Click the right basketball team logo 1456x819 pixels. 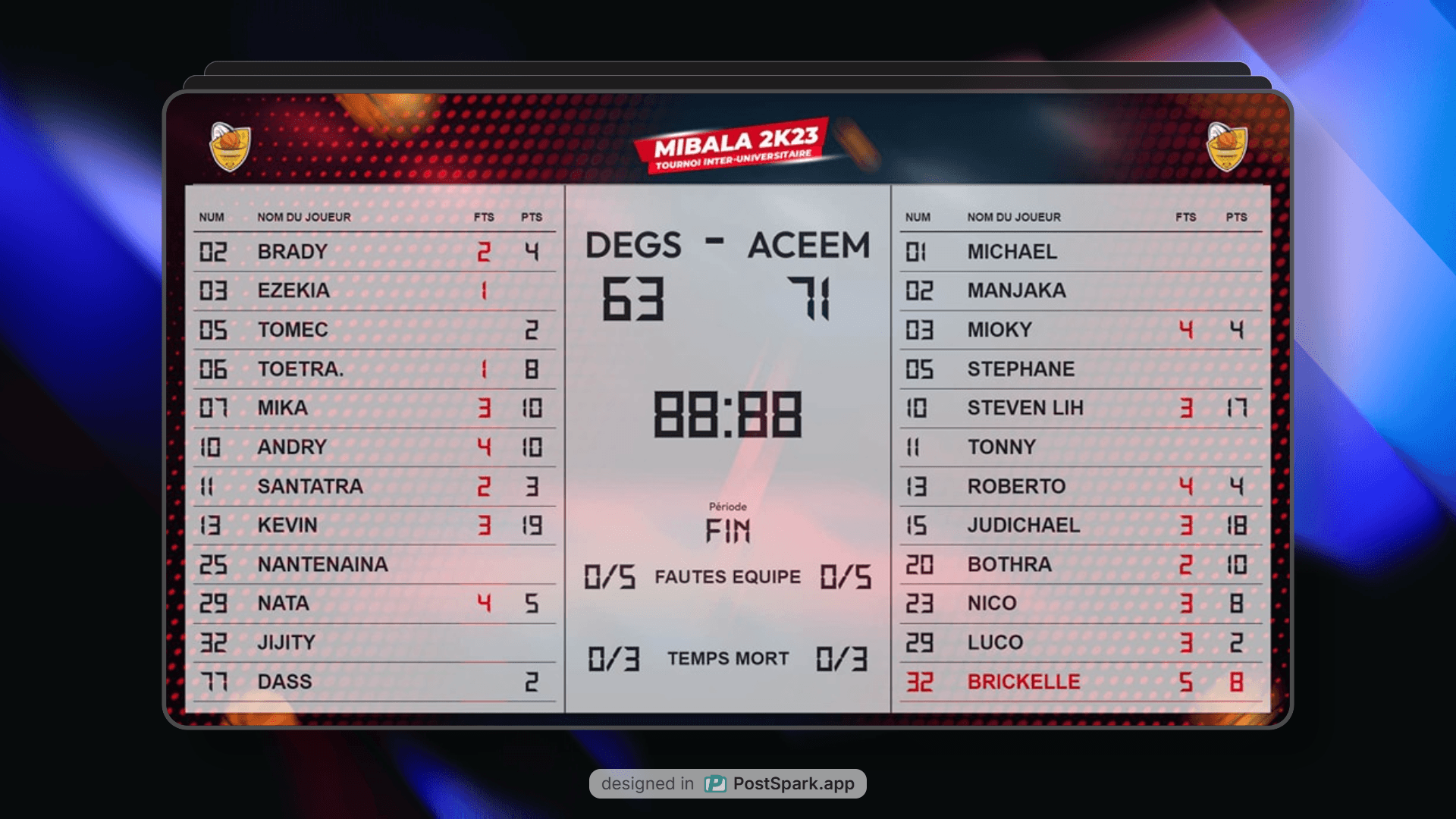tap(1228, 146)
